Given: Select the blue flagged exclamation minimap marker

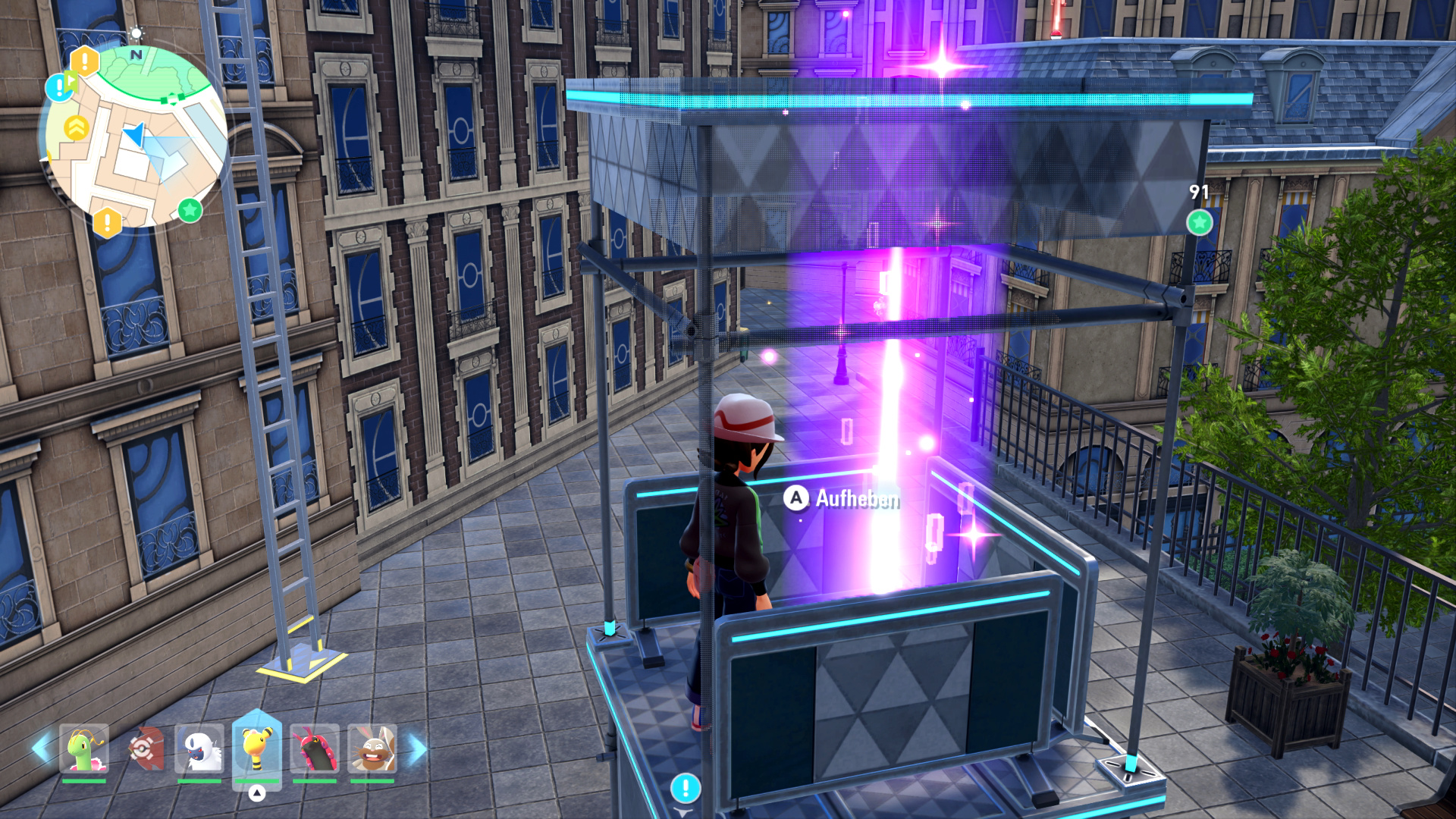Looking at the screenshot, I should point(60,86).
